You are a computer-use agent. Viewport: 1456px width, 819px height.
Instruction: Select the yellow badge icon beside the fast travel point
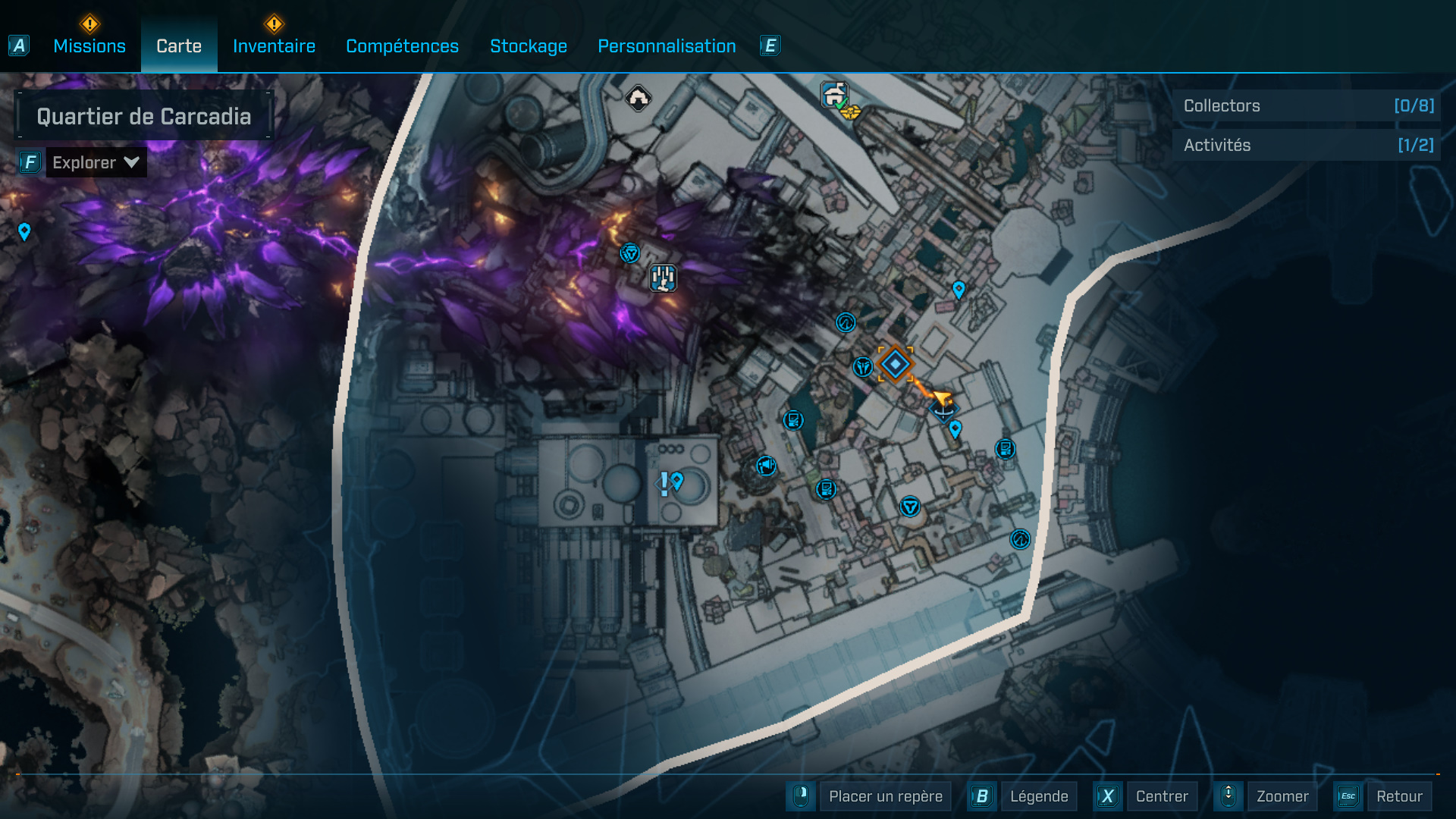[x=849, y=111]
